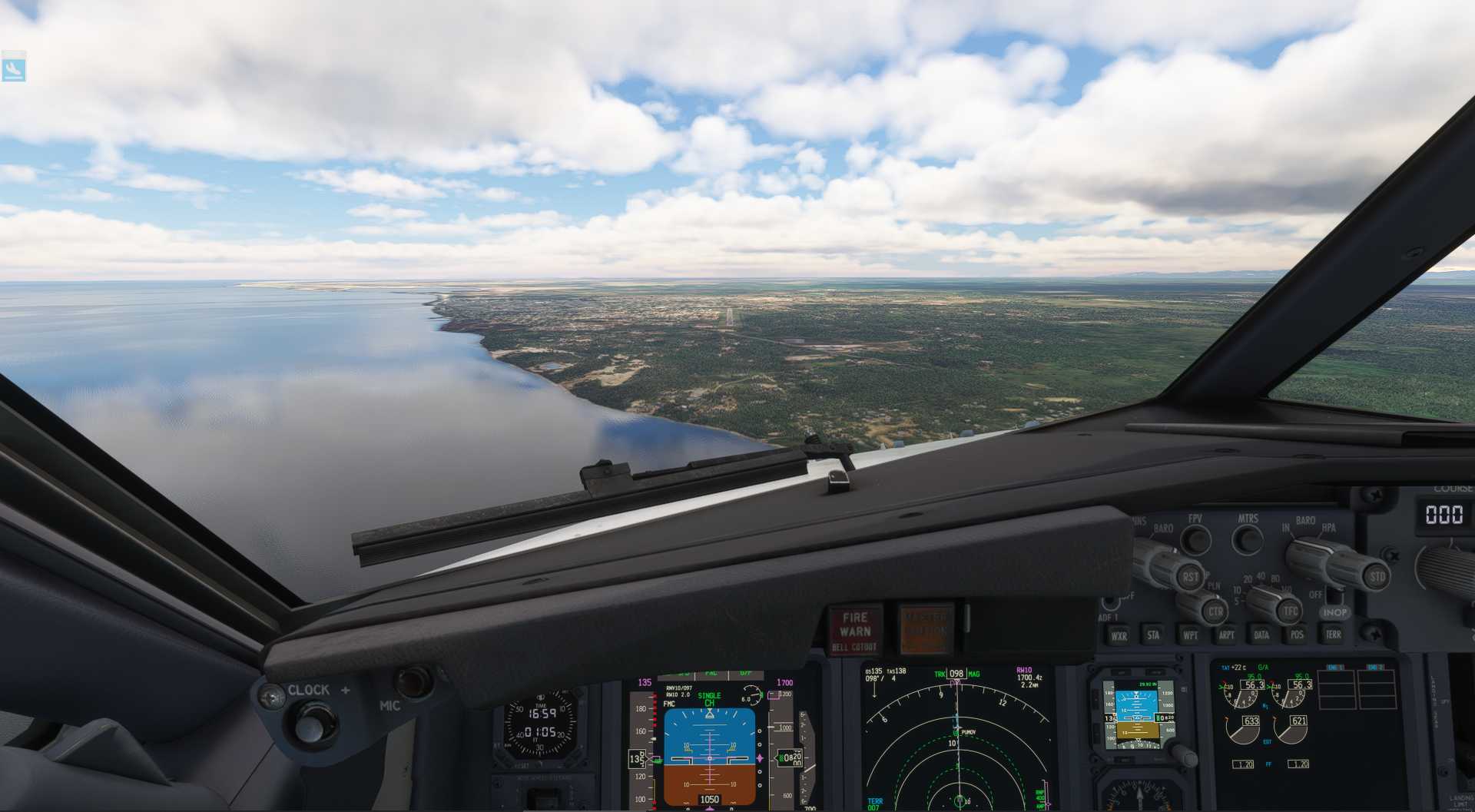Show waypoints using the WPT button
The height and width of the screenshot is (812, 1475).
1192,635
